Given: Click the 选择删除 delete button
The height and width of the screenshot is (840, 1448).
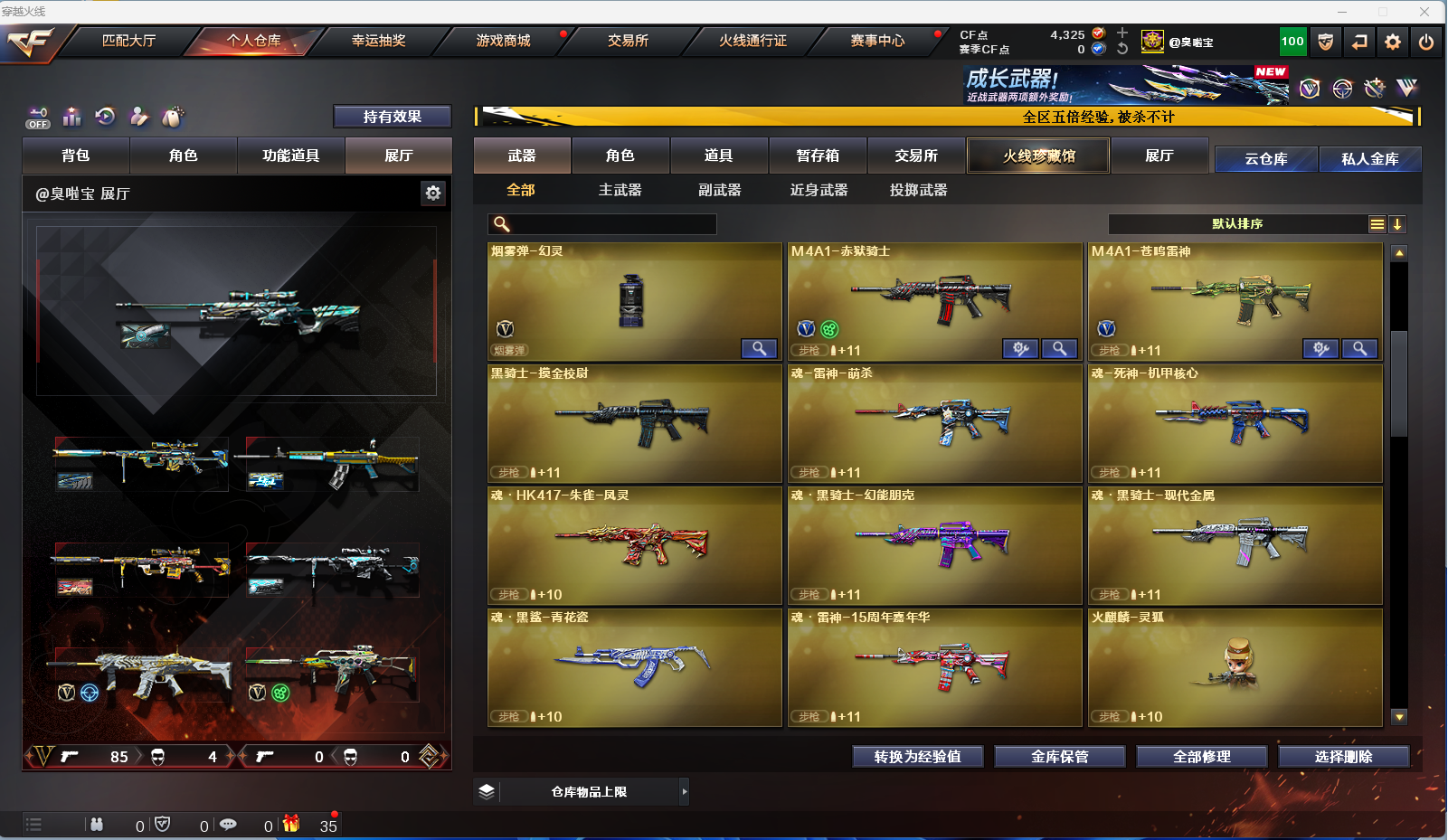Looking at the screenshot, I should point(1343,757).
